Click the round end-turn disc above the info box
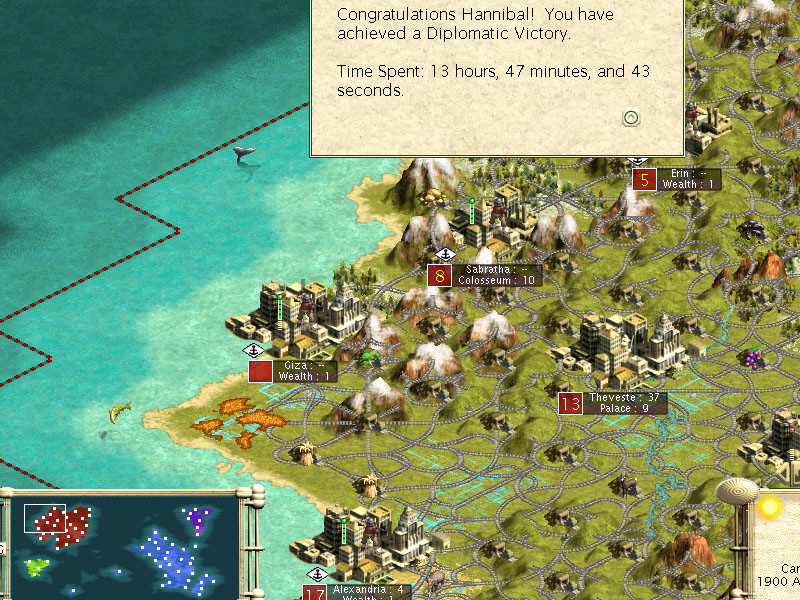Image resolution: width=800 pixels, height=600 pixels. [x=738, y=492]
